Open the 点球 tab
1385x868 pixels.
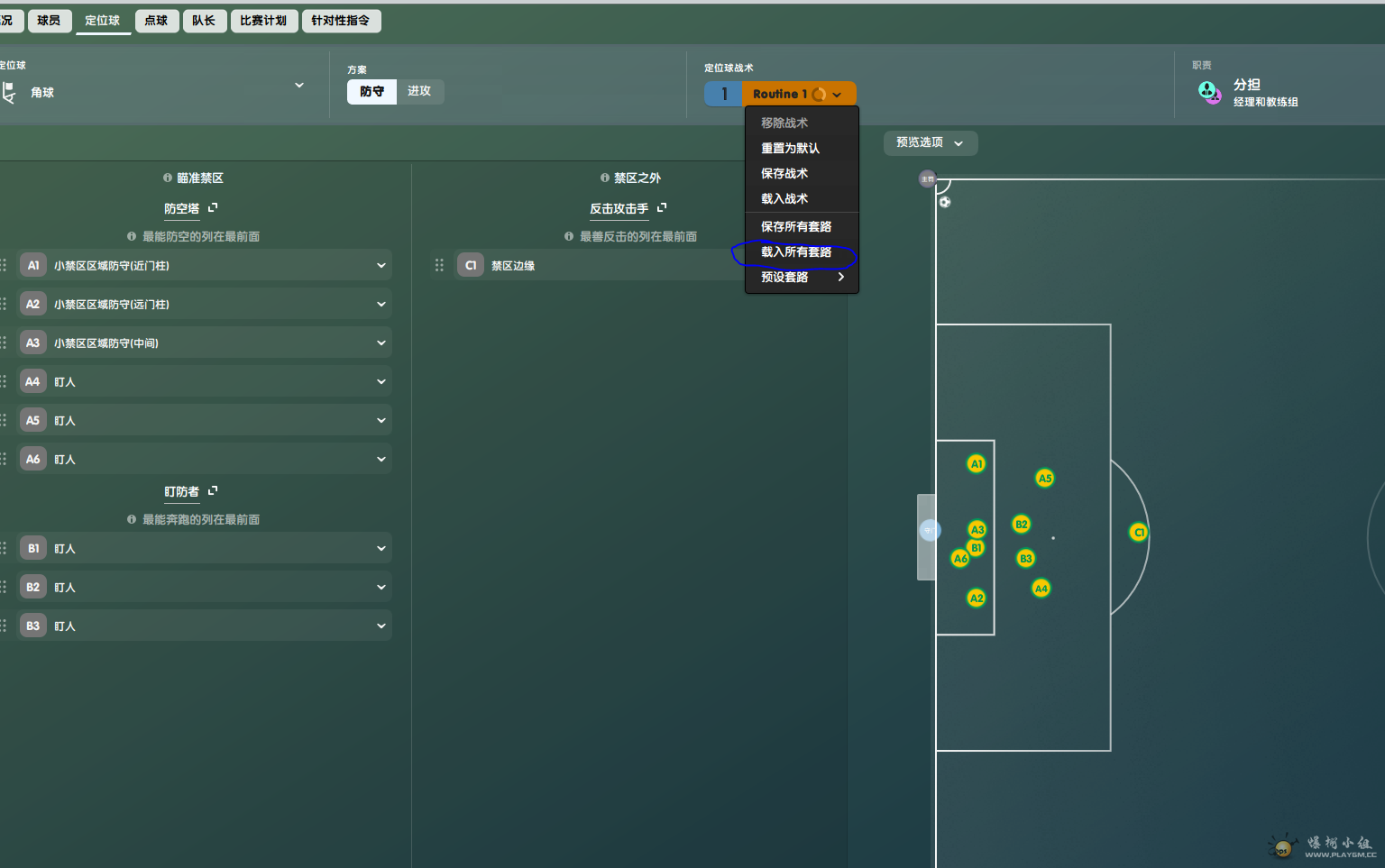pyautogui.click(x=156, y=21)
